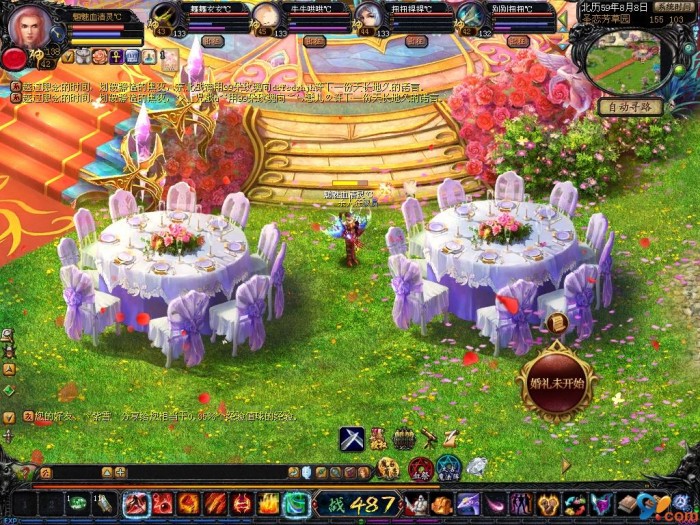The height and width of the screenshot is (525, 700).
Task: Click the red orb beneath the player portrait
Action: (14, 59)
